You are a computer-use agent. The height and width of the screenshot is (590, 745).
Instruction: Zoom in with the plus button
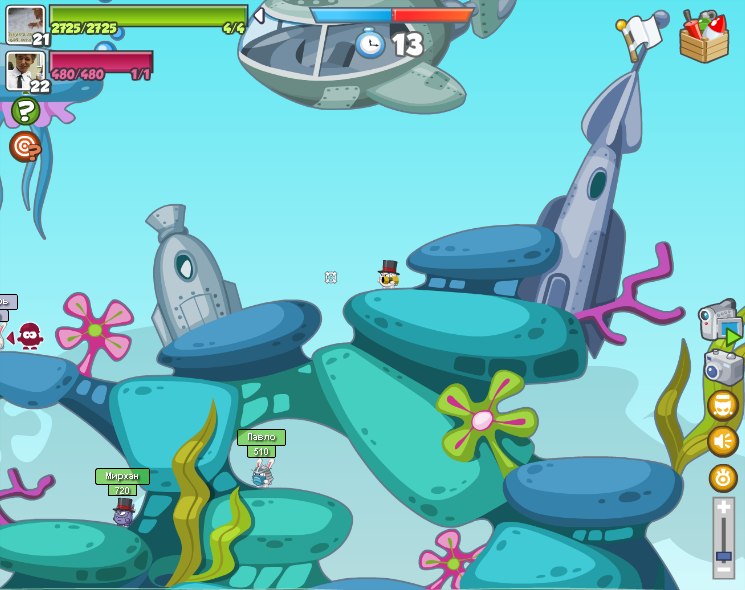tap(723, 507)
